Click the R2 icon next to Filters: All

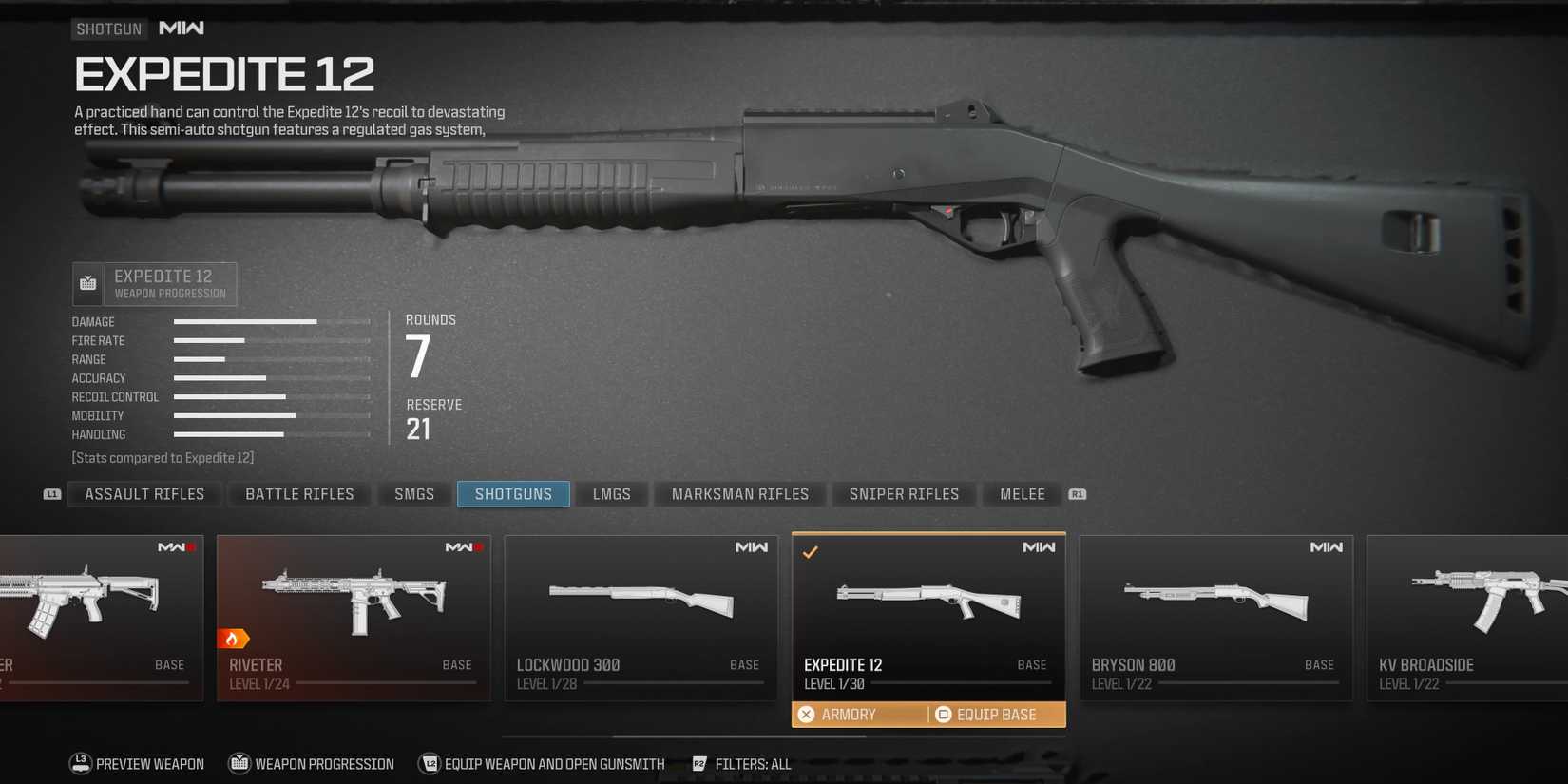[699, 763]
